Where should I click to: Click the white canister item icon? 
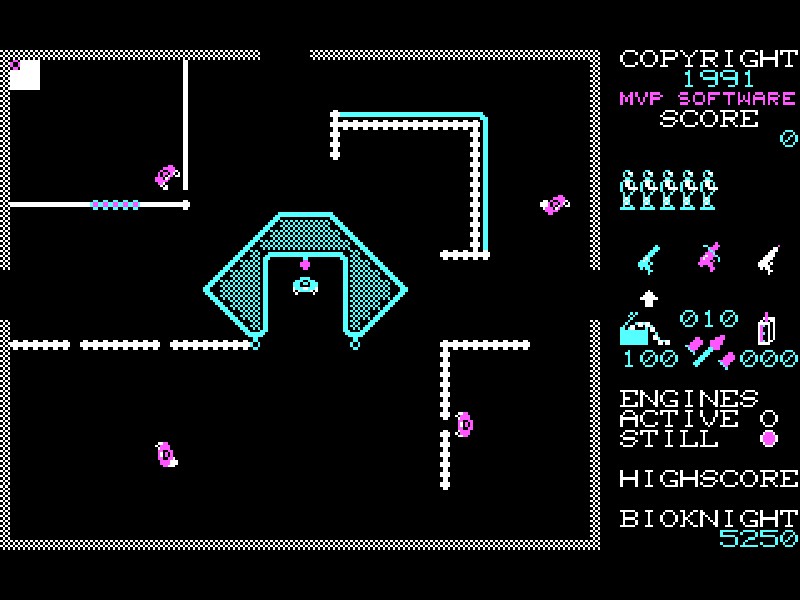point(767,328)
